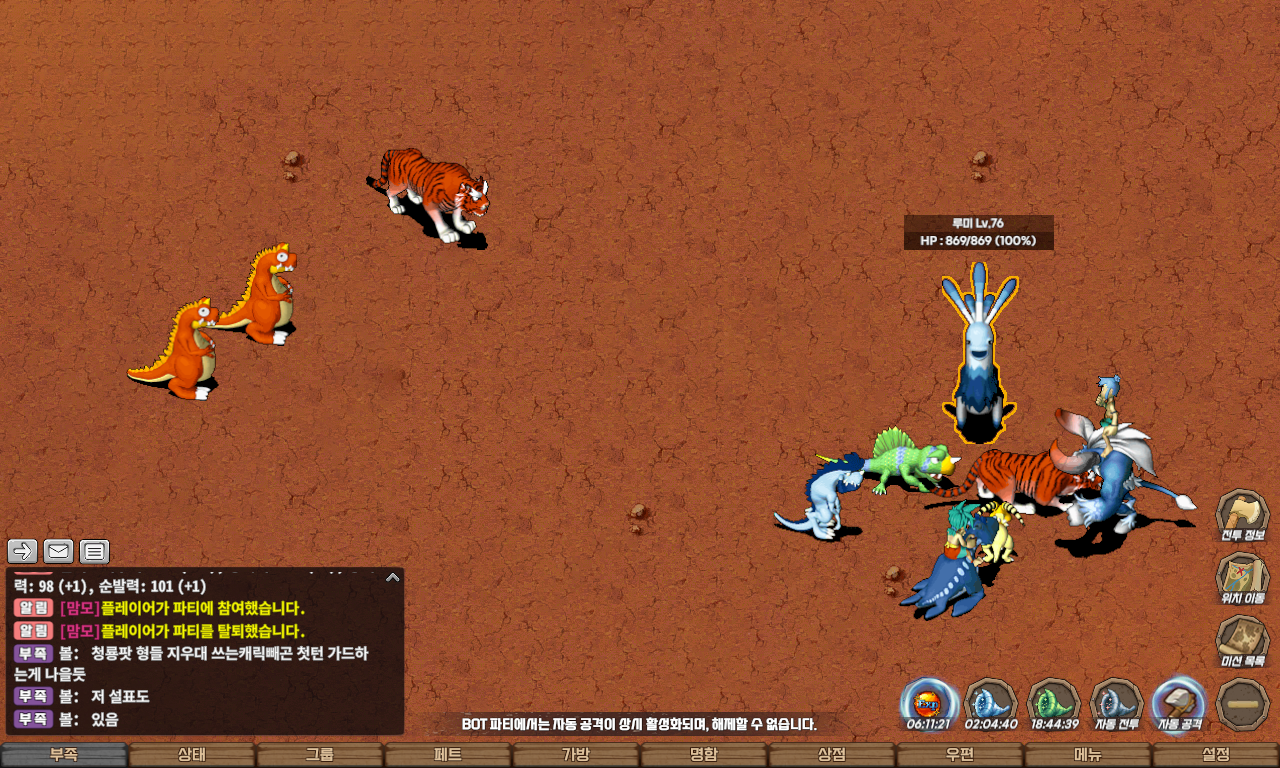Viewport: 1280px width, 768px height.
Task: Open the 페트 (pet) tab
Action: [448, 755]
